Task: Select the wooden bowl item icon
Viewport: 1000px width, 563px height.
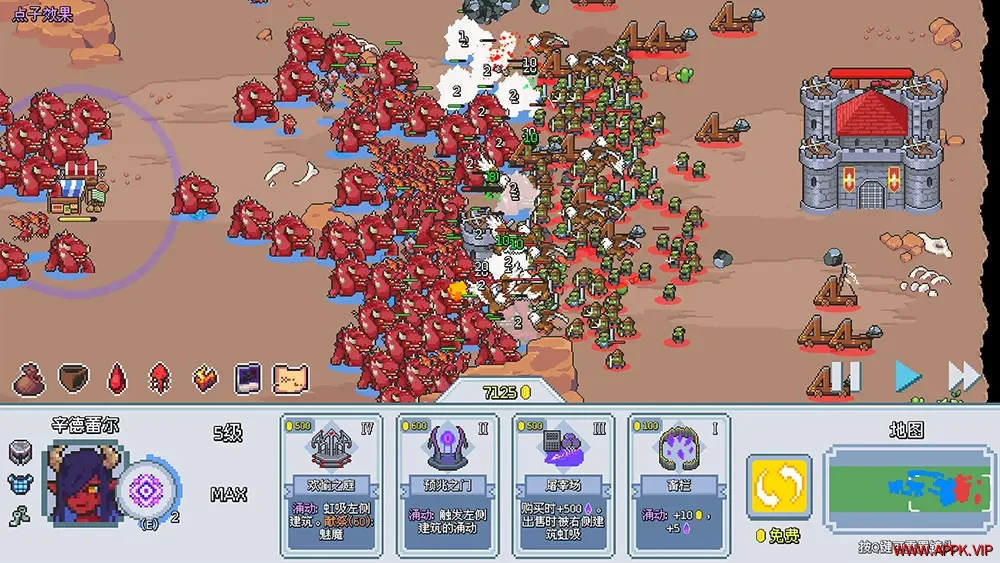Action: click(x=73, y=378)
